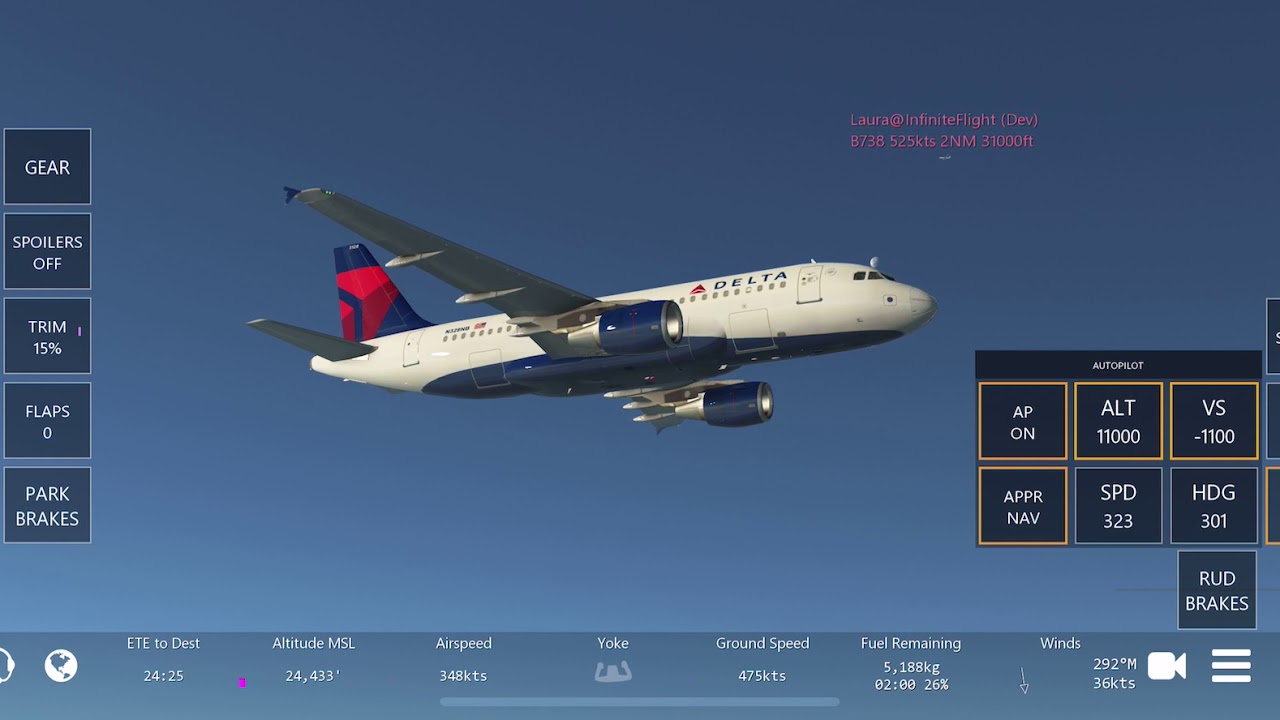Select the ALT 11000 autopilot button
This screenshot has width=1280, height=720.
[x=1118, y=422]
